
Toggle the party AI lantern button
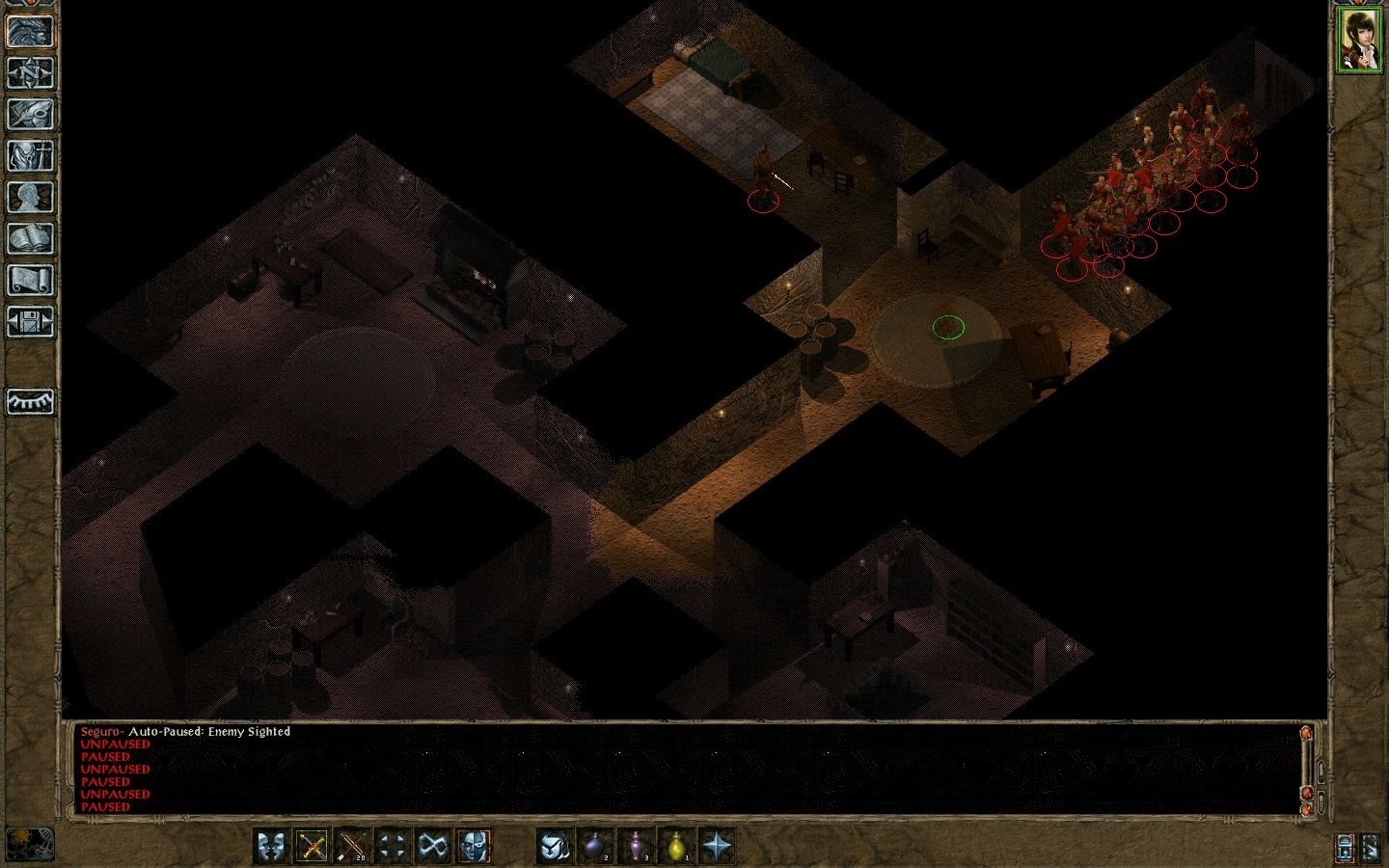click(1346, 848)
